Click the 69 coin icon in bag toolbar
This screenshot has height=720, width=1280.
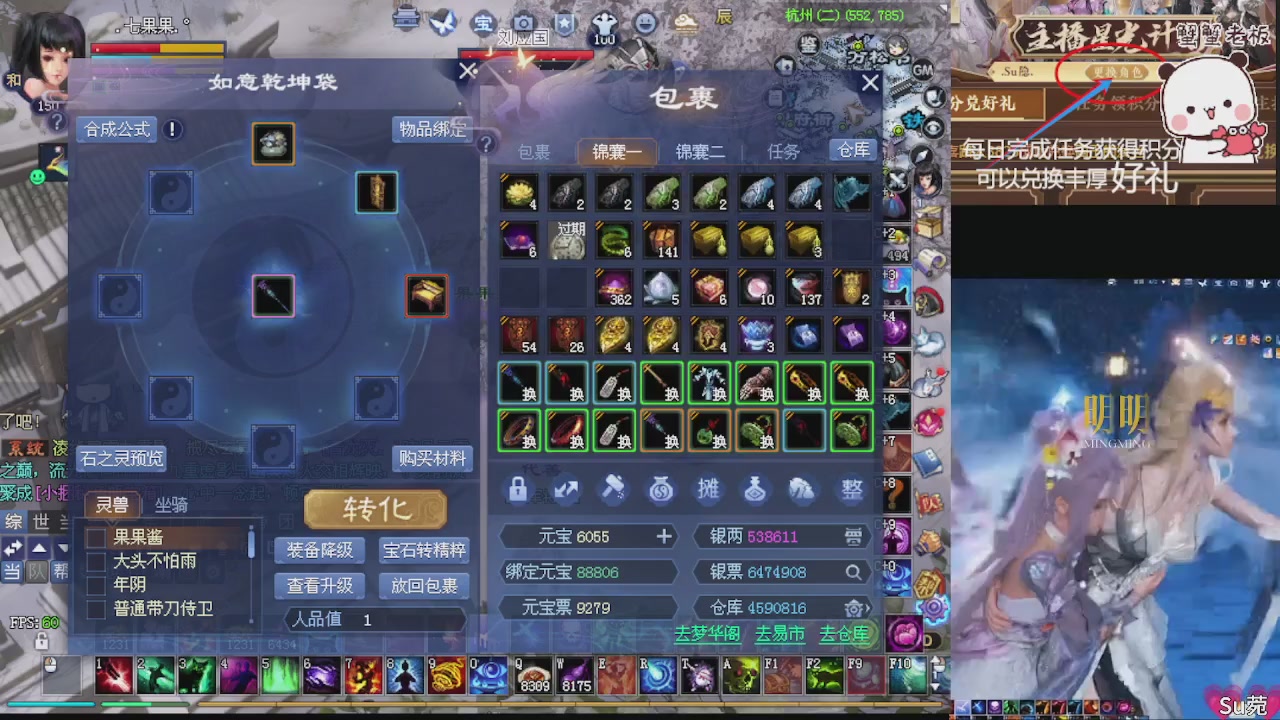[660, 489]
